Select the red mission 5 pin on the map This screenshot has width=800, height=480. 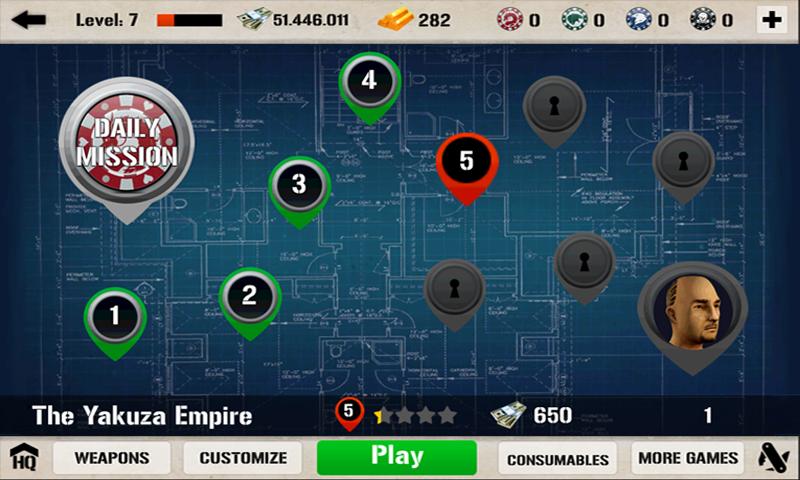pos(467,162)
